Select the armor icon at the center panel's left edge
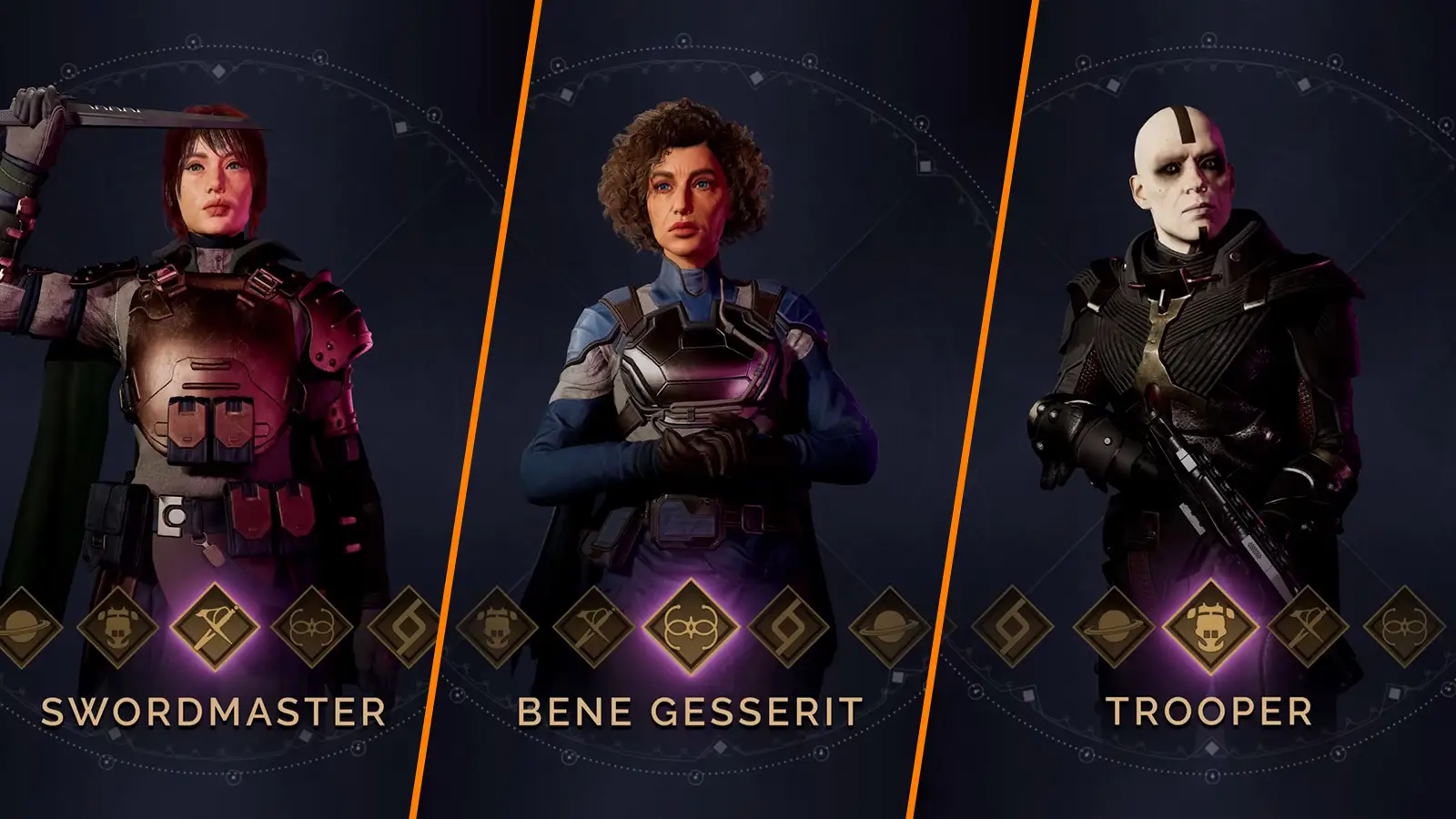Image resolution: width=1456 pixels, height=819 pixels. 500,628
